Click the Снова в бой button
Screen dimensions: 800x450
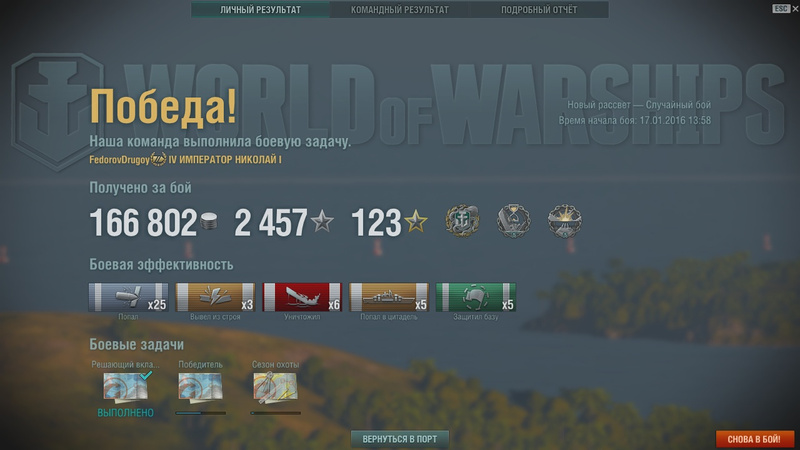point(755,439)
